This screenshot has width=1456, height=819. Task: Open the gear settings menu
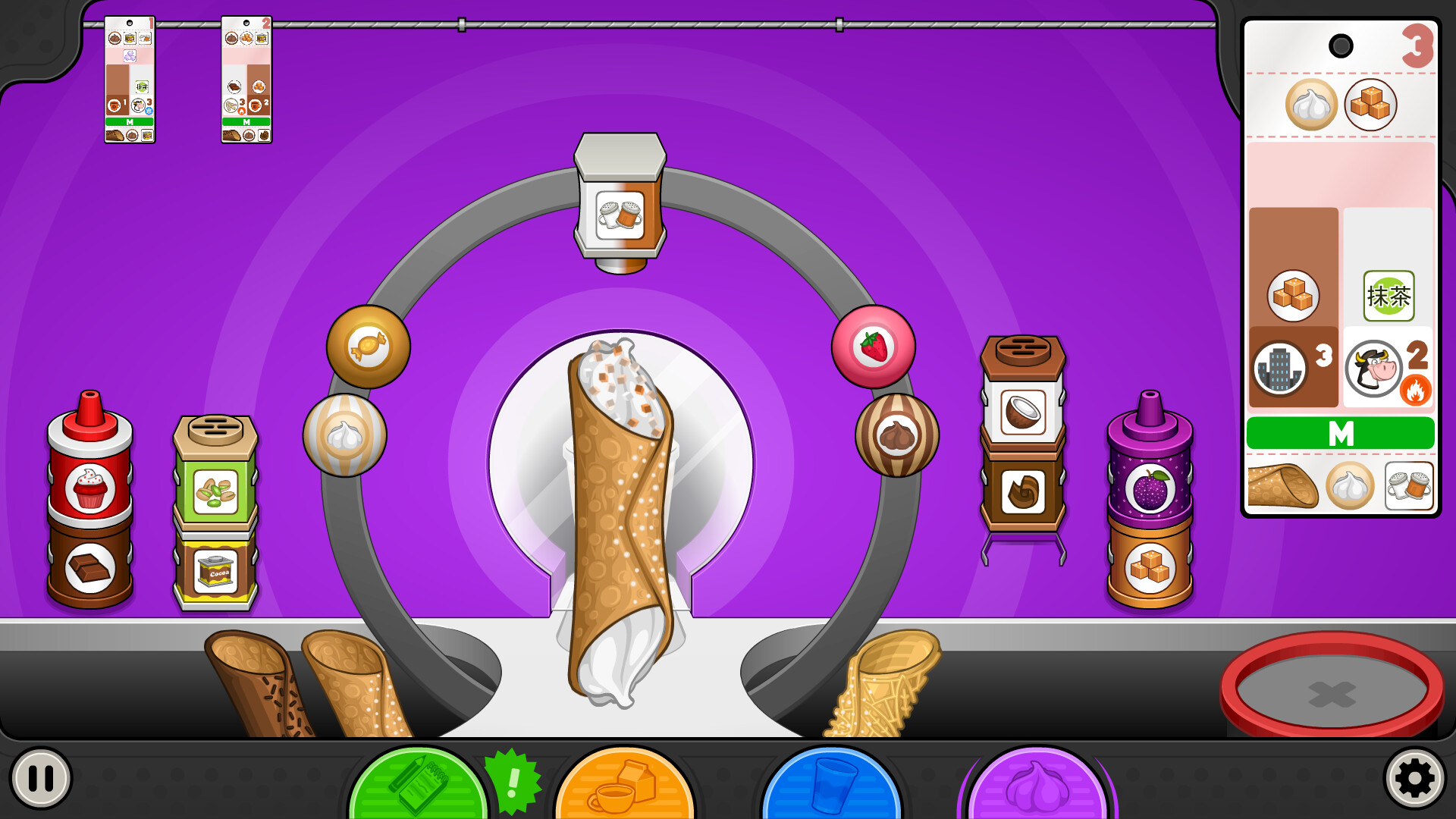pos(1414,778)
